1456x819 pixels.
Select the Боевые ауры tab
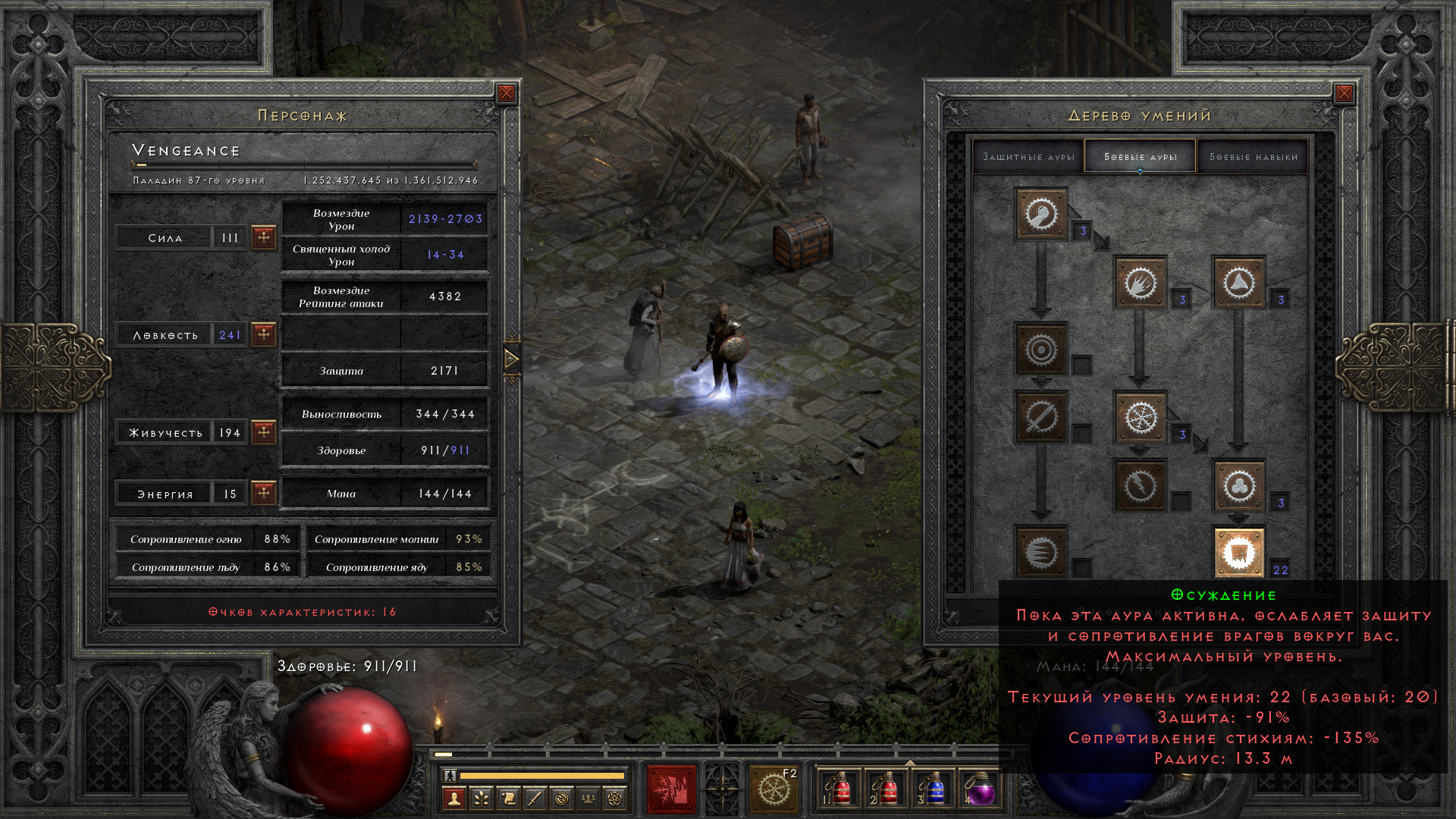click(1140, 157)
